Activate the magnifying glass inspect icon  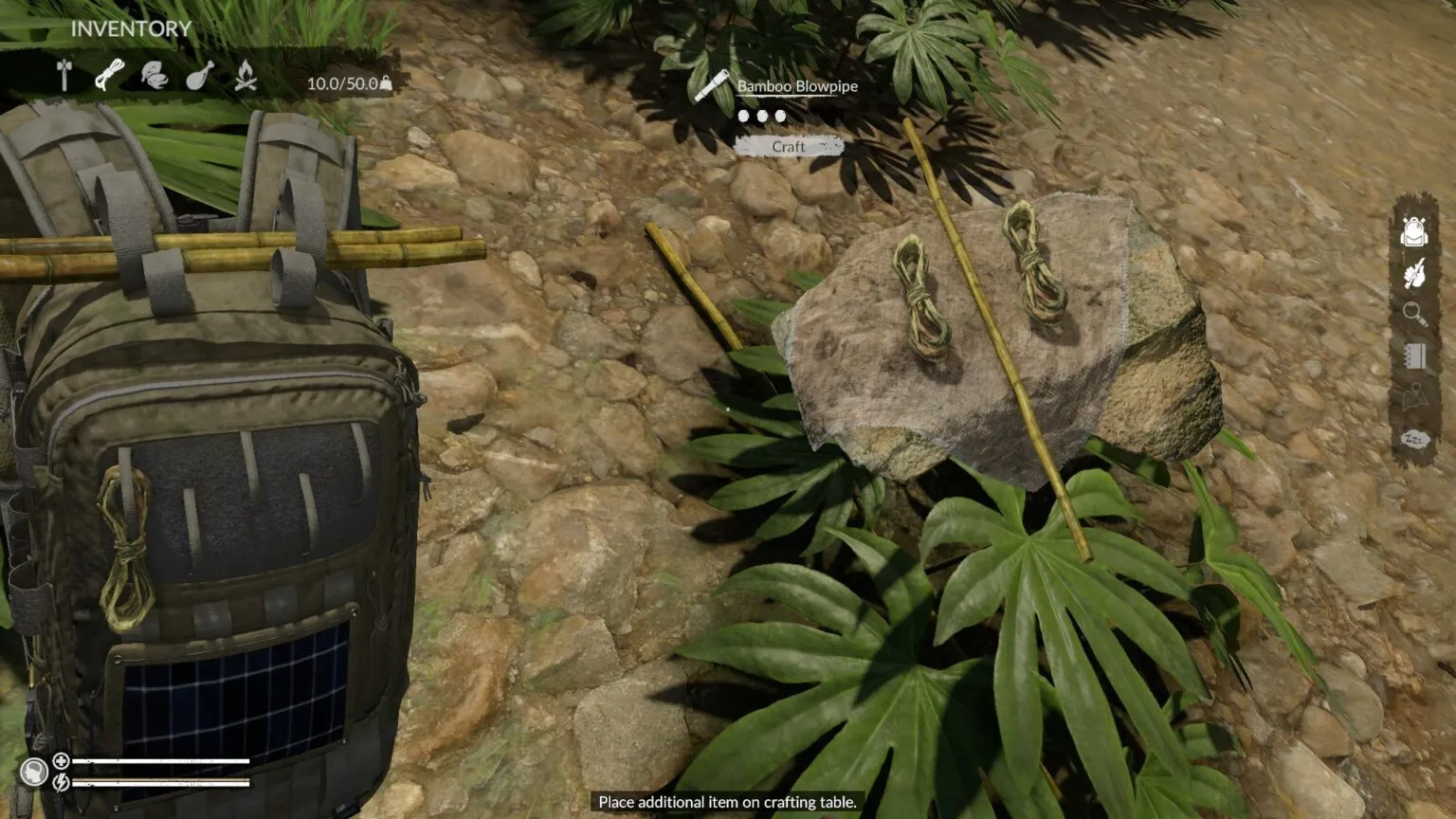(x=1413, y=314)
